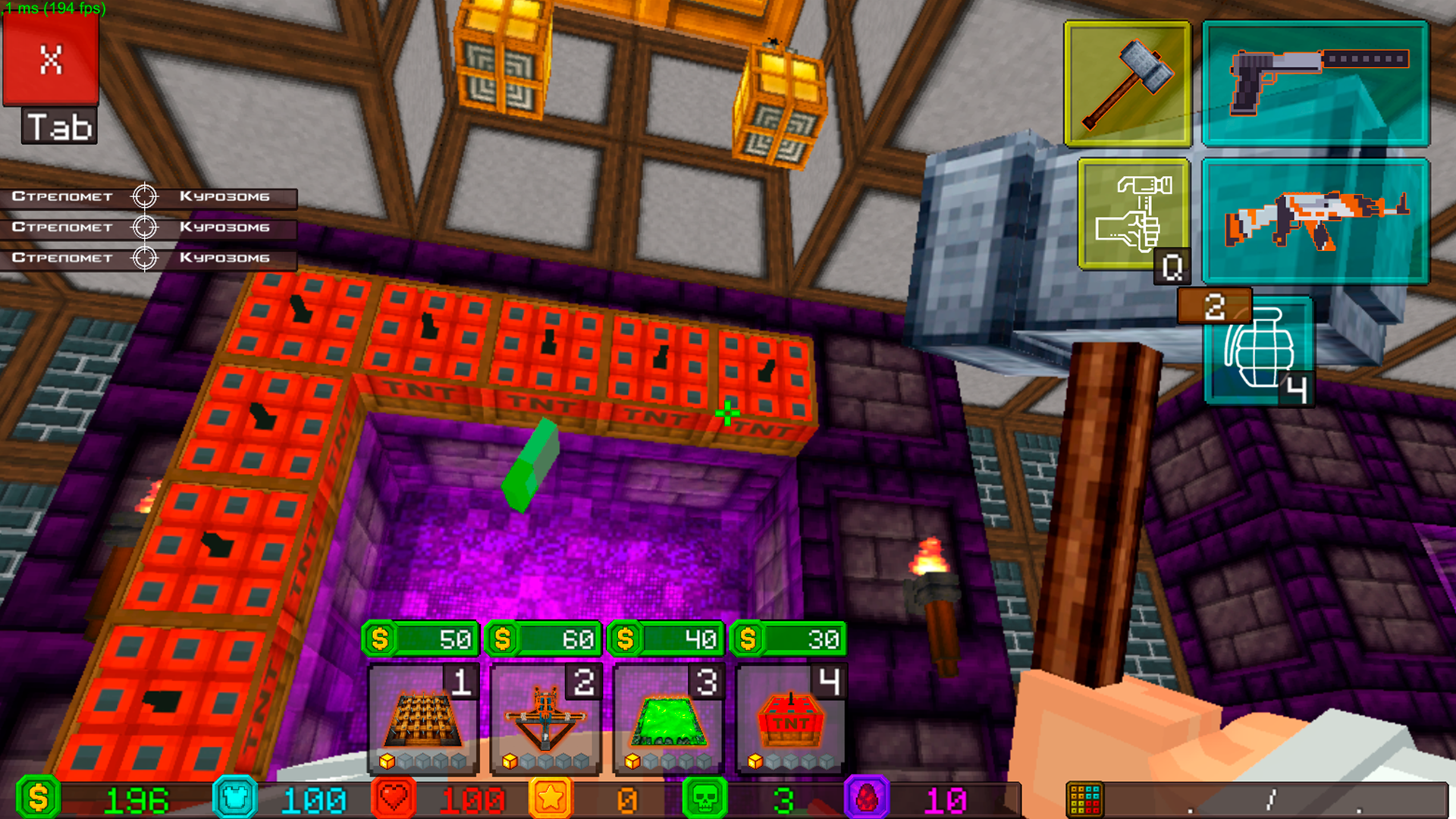Click the dollar money icon at bottom left
This screenshot has height=819, width=1456.
click(x=38, y=798)
